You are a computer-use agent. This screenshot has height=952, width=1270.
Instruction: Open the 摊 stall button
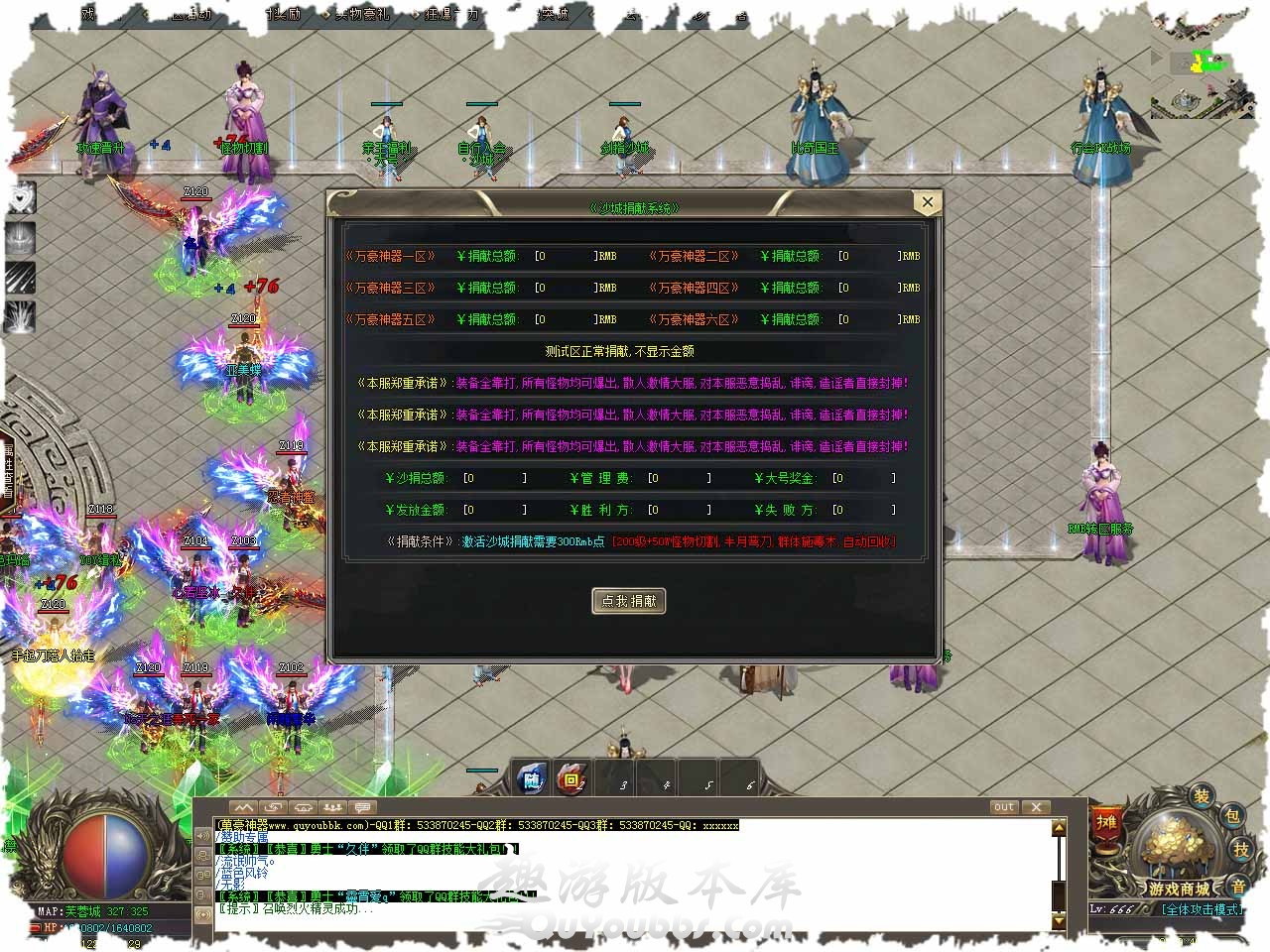(x=1106, y=823)
